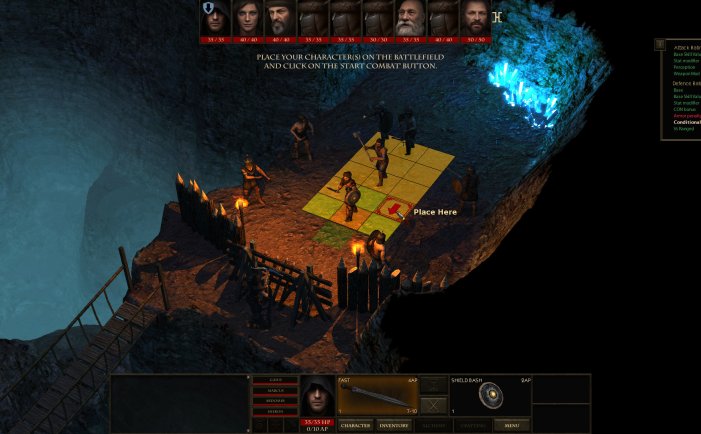Choose the white-bearded old man portrait
The image size is (701, 434).
click(409, 18)
